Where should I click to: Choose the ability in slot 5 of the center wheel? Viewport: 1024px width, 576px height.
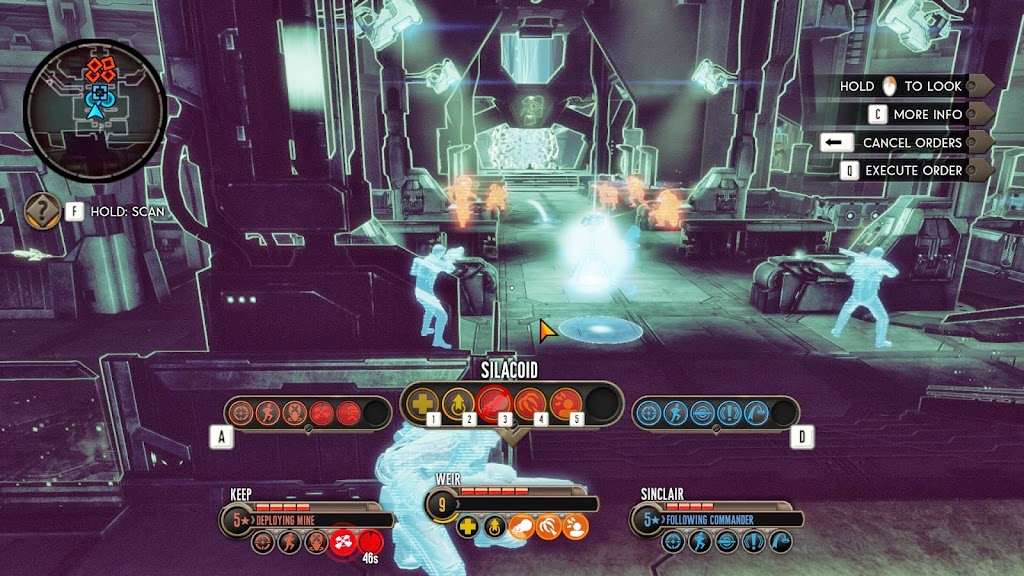pyautogui.click(x=565, y=403)
